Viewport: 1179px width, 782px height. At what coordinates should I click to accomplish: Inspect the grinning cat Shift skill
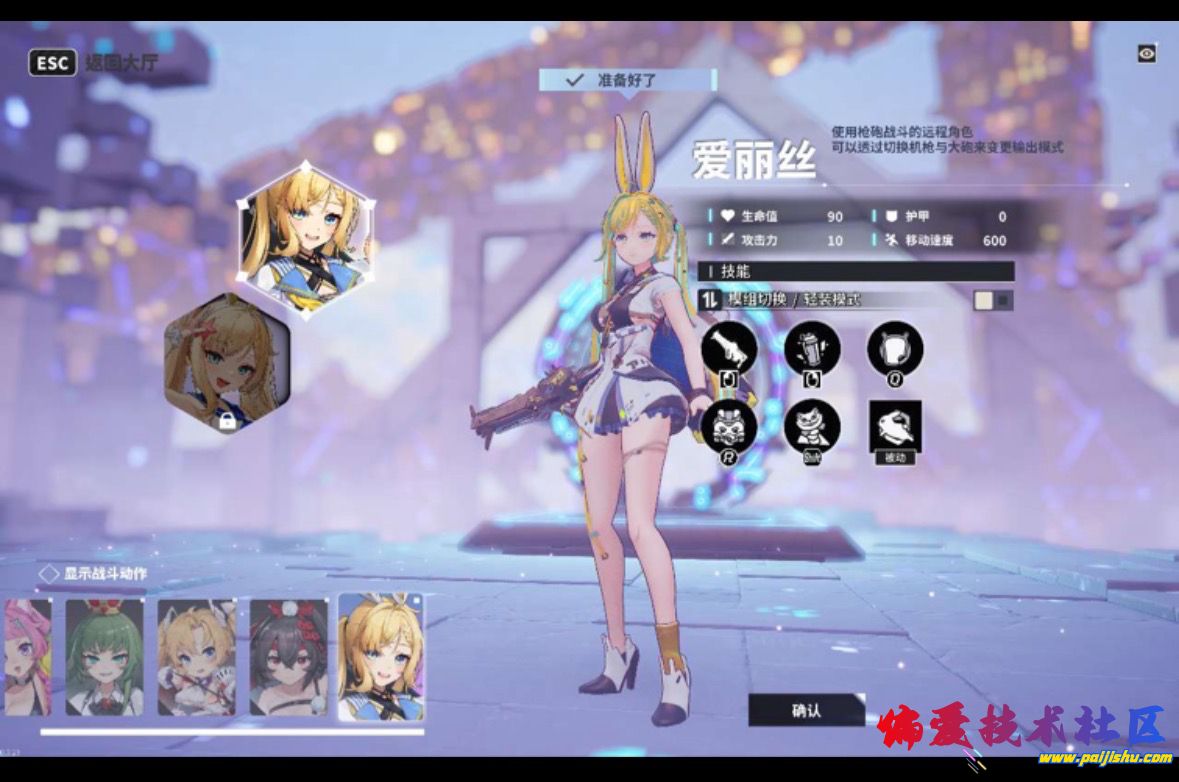coord(812,427)
